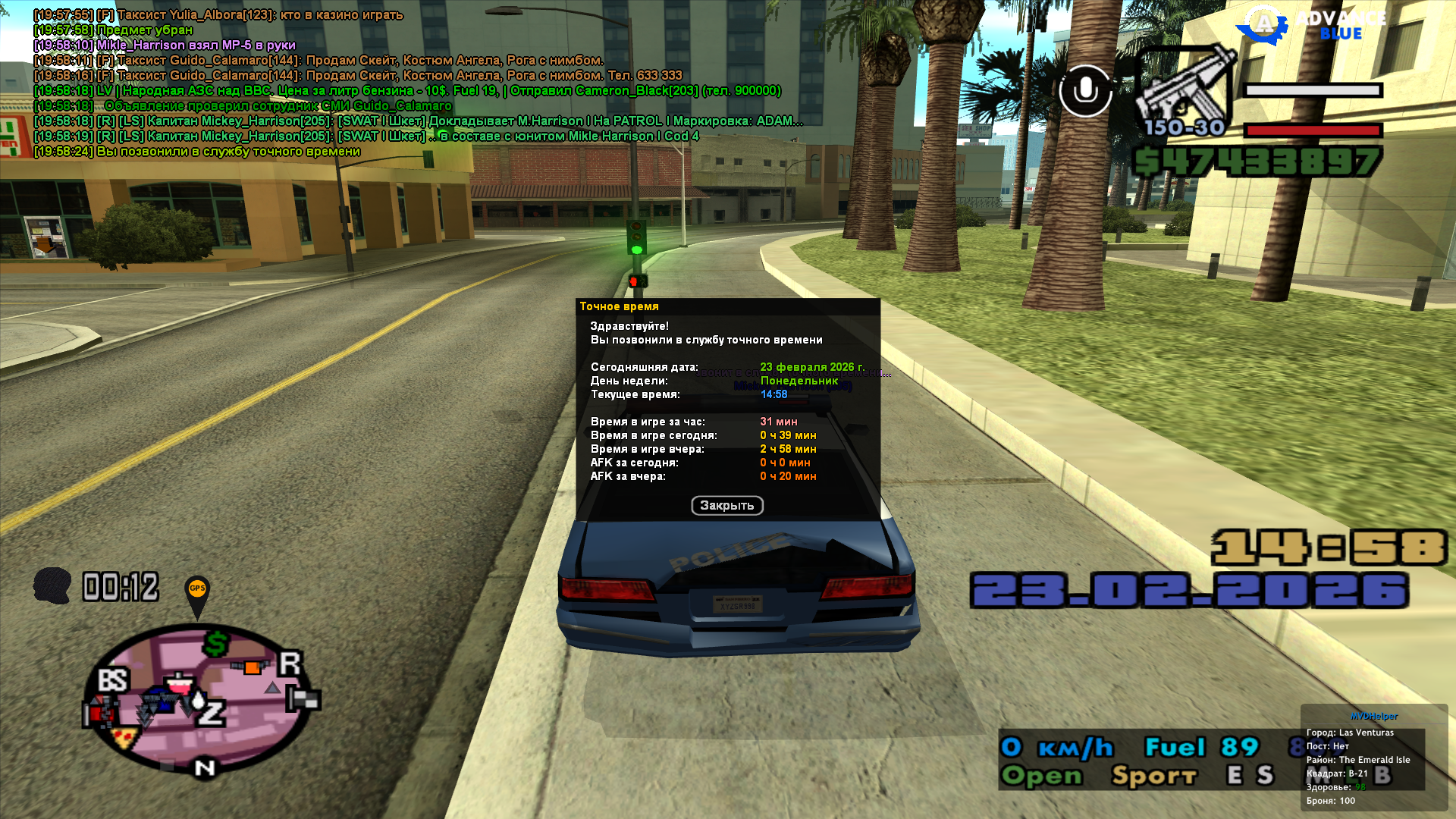Click the MVDHelper panel title
1456x819 pixels.
(x=1373, y=716)
